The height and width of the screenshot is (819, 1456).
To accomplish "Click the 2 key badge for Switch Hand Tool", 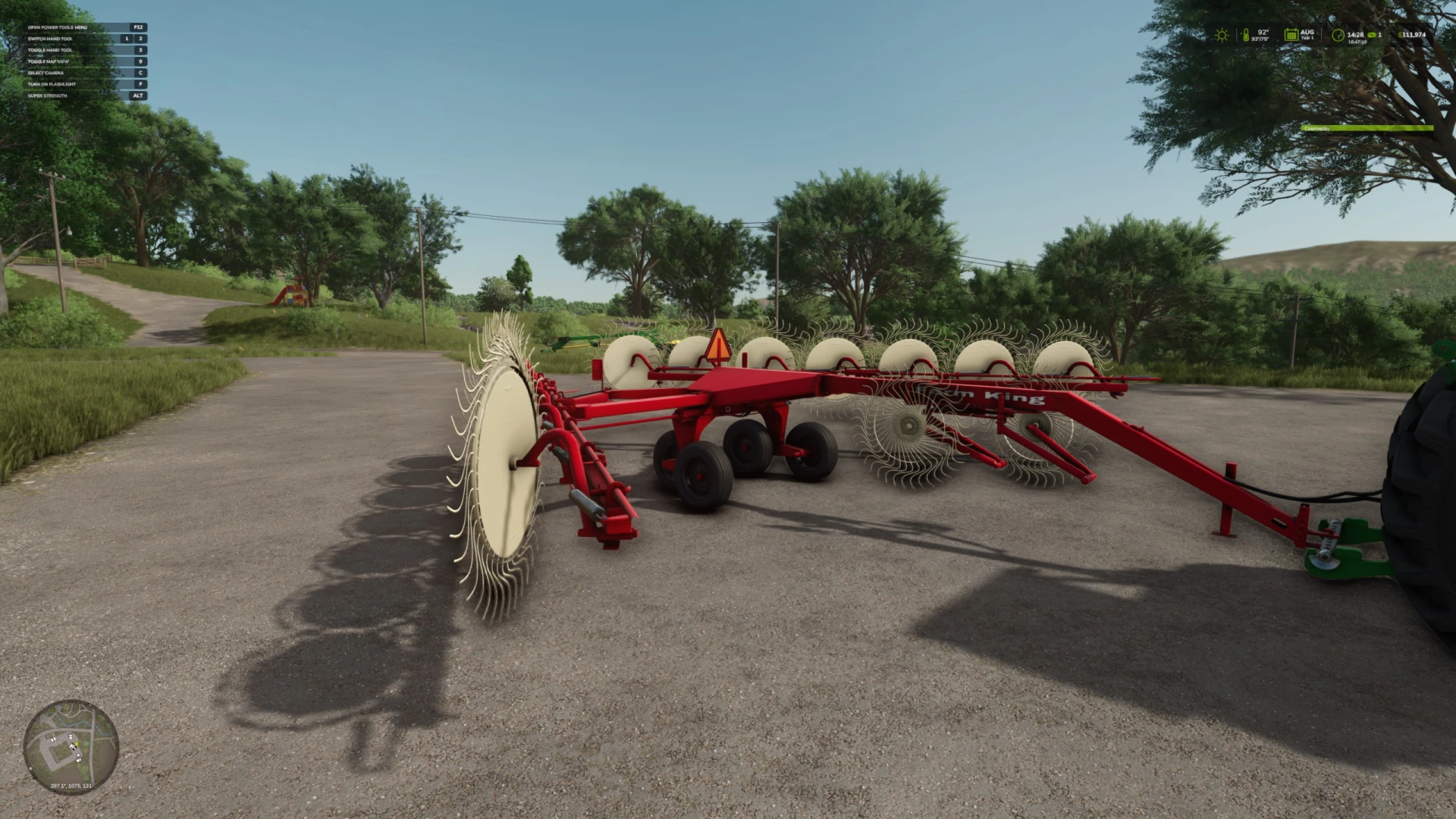I will pos(140,39).
